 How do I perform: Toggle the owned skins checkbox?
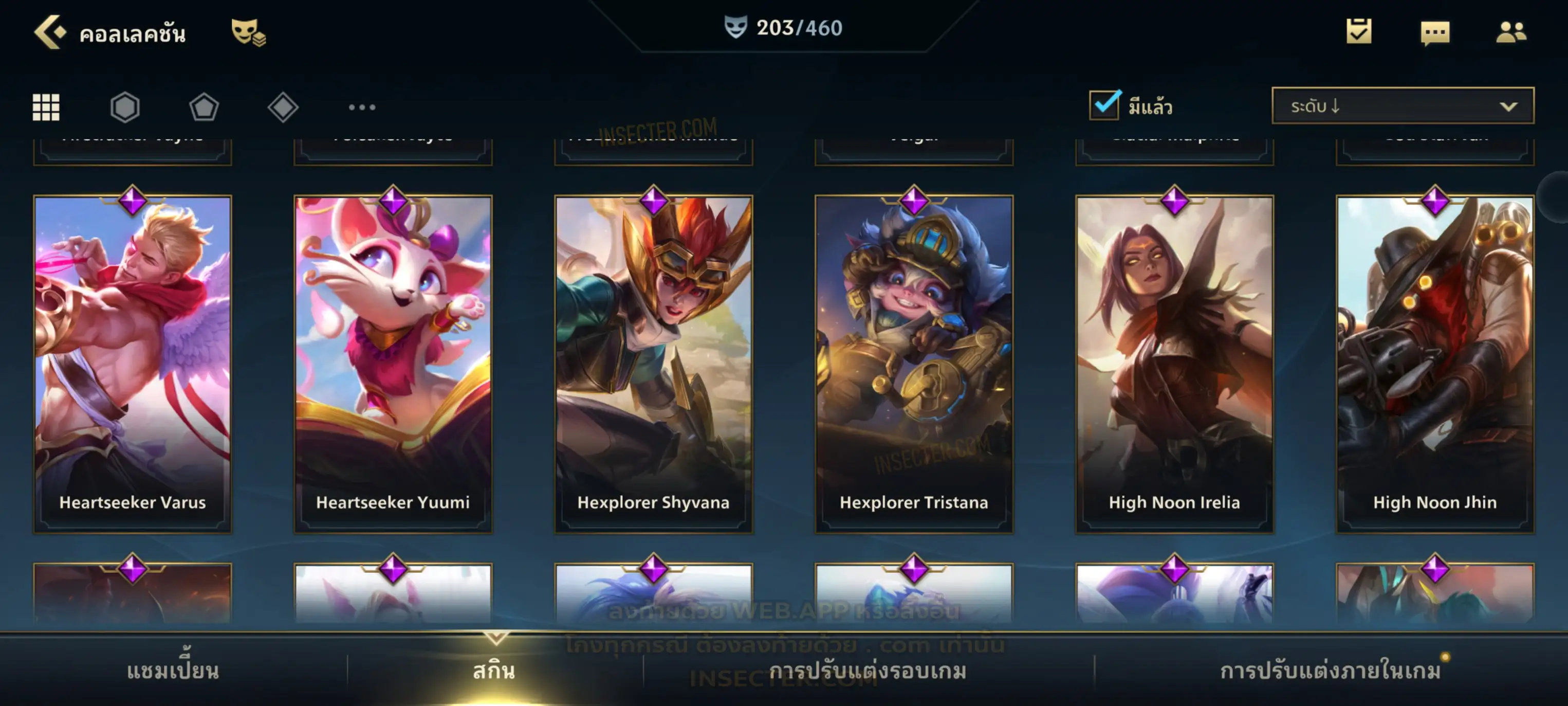1104,105
